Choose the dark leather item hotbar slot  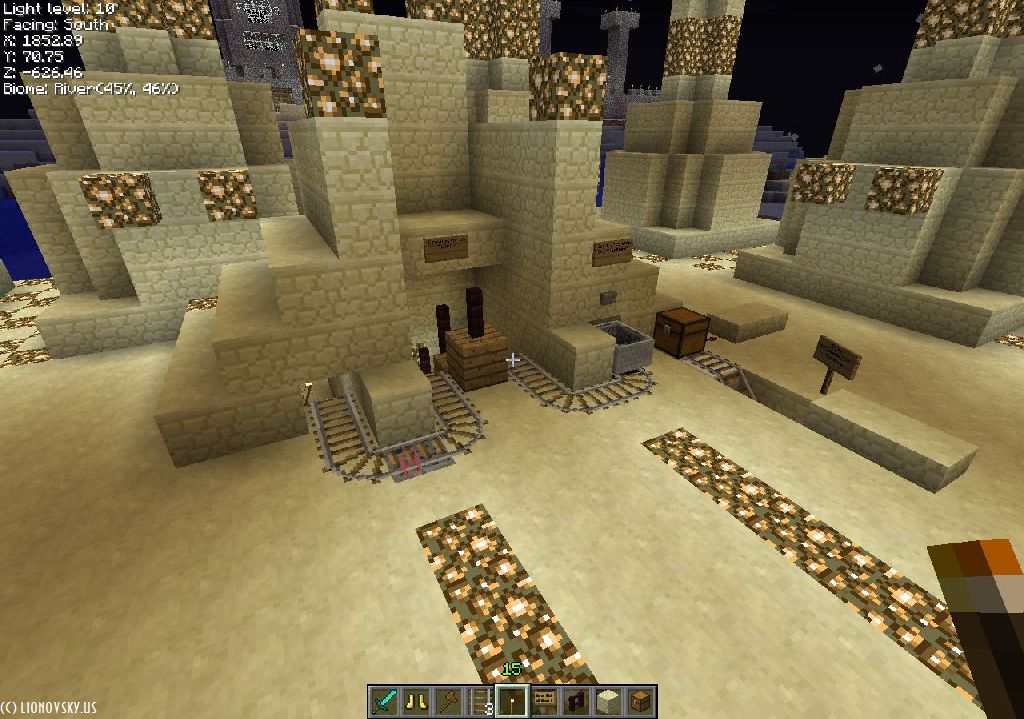[x=576, y=701]
